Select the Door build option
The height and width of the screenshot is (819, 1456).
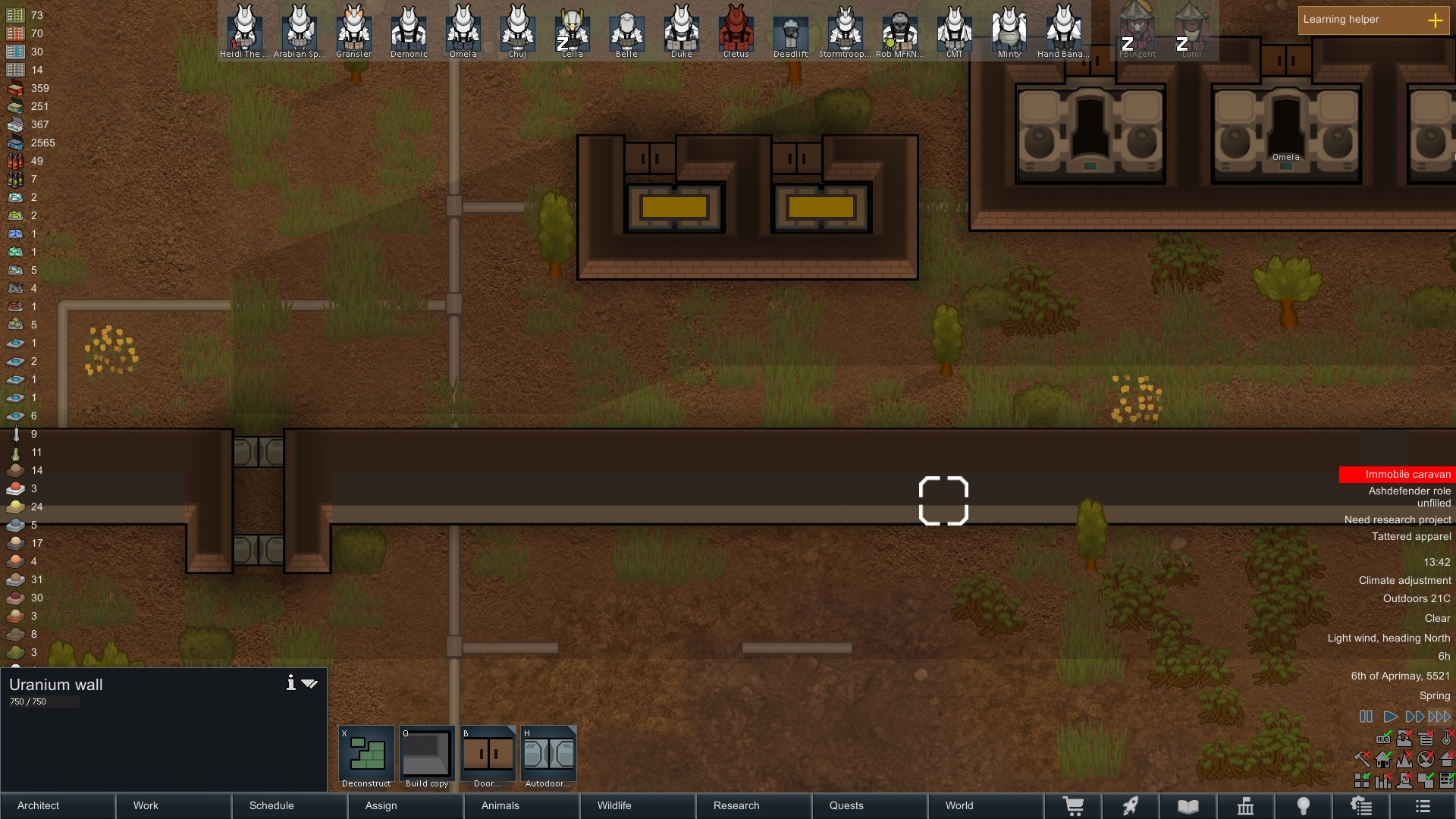point(488,756)
